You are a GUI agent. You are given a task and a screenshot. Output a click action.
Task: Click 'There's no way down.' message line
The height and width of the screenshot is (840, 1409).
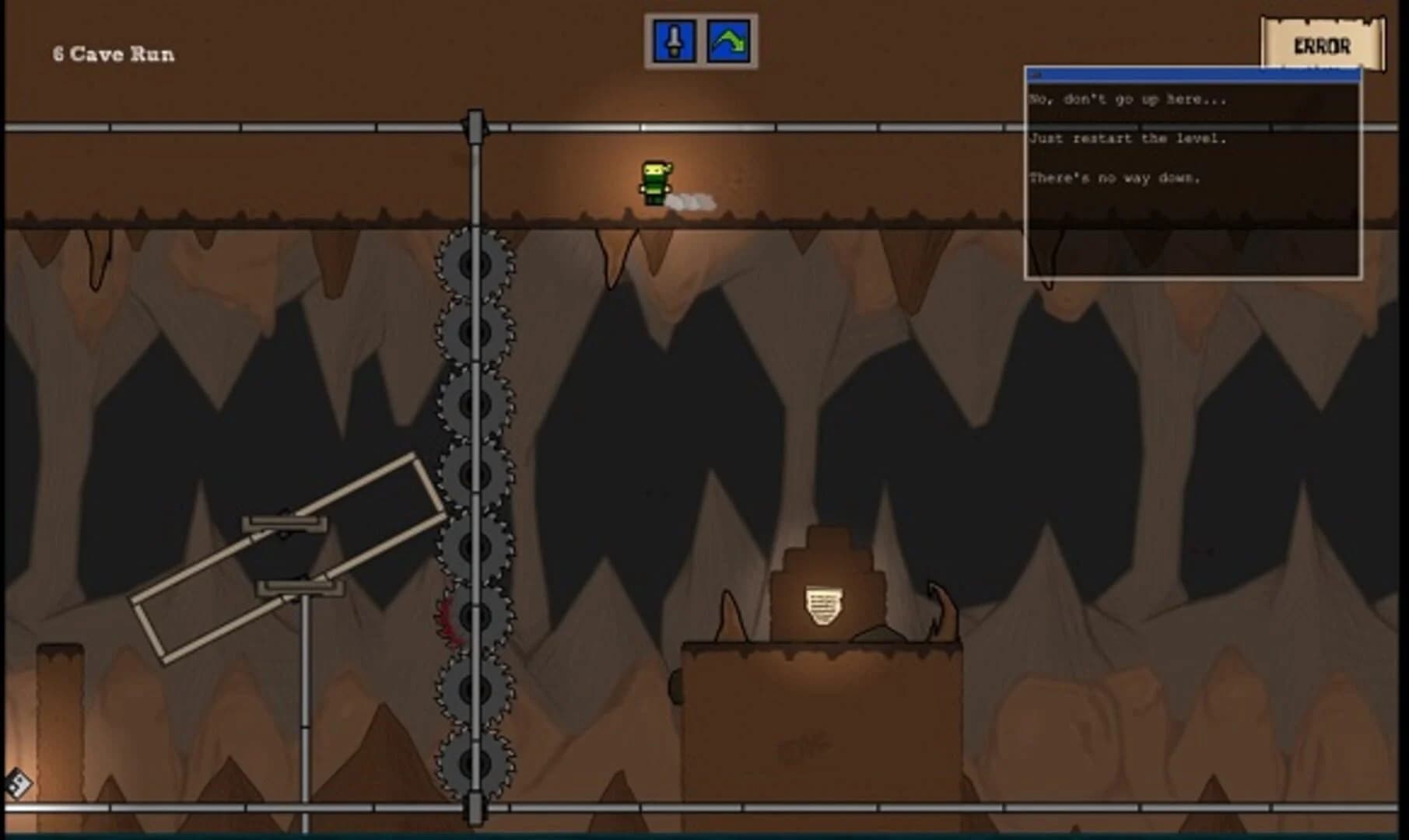(x=1116, y=177)
